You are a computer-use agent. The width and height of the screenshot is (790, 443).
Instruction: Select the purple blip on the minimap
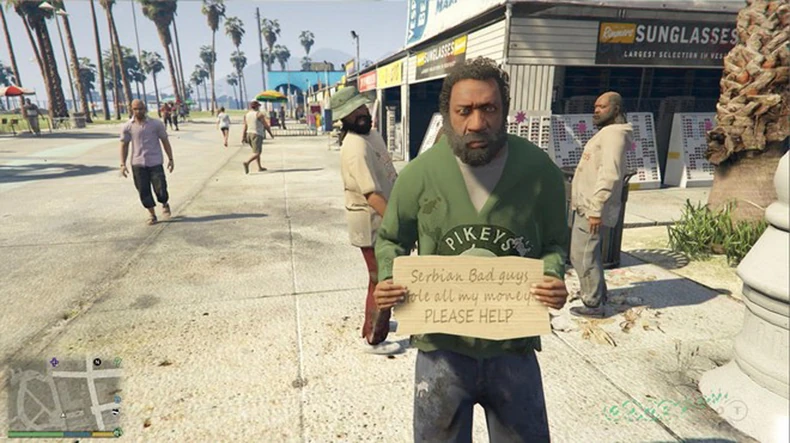[x=54, y=362]
